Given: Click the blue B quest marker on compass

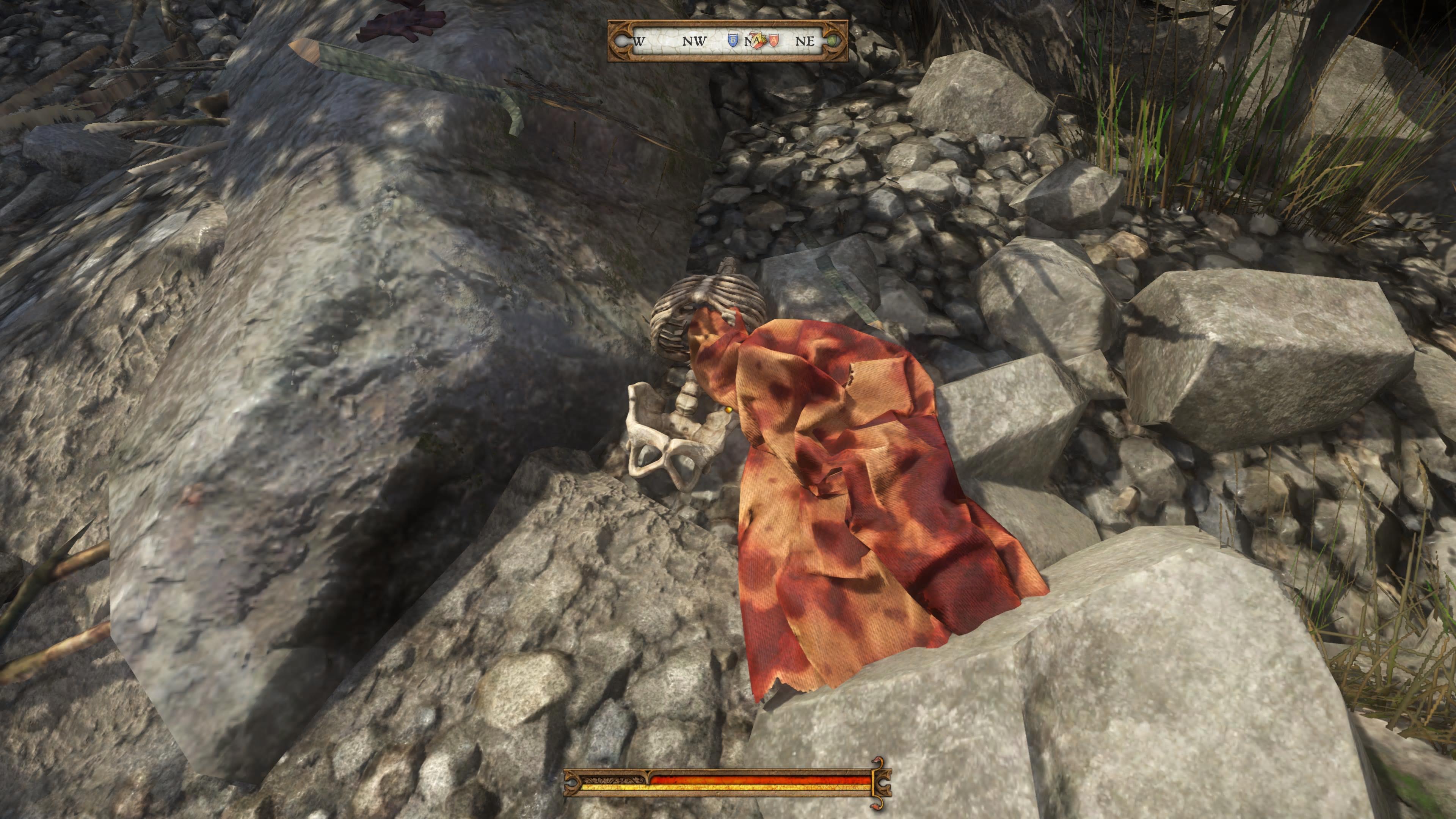Looking at the screenshot, I should [x=734, y=41].
